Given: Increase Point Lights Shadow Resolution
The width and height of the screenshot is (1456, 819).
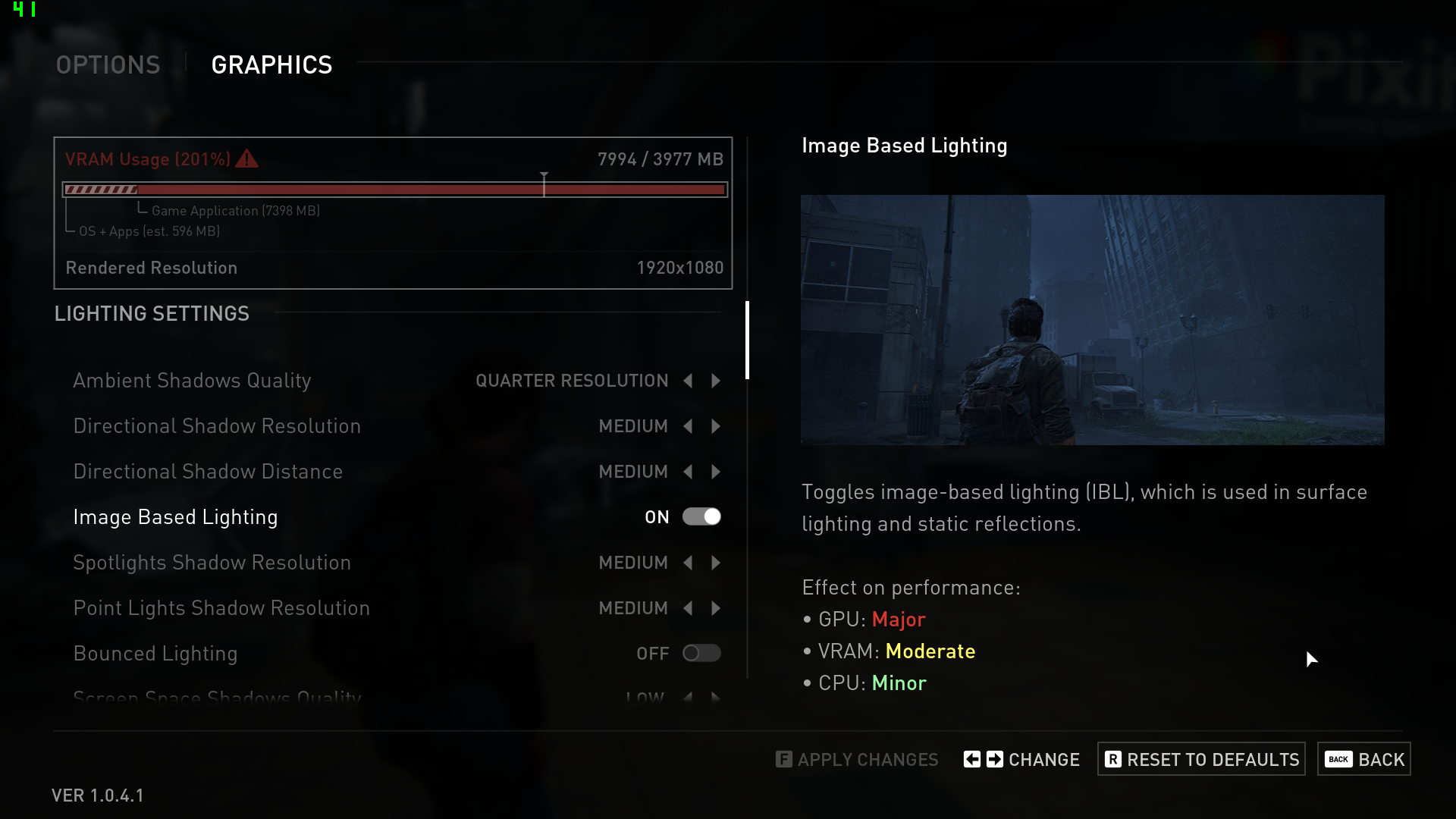Looking at the screenshot, I should point(716,608).
